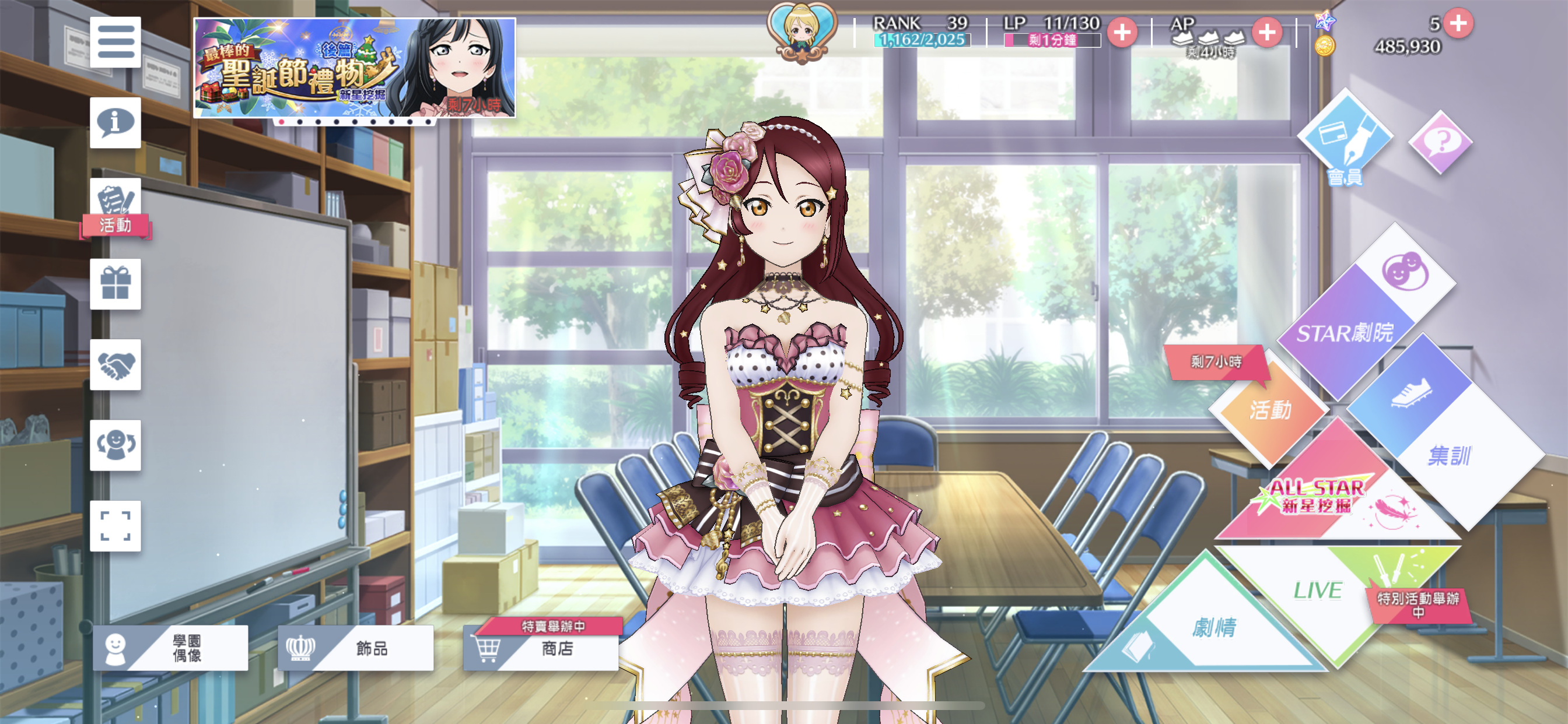The width and height of the screenshot is (1568, 724).
Task: Open the info notice speech bubble
Action: point(115,122)
